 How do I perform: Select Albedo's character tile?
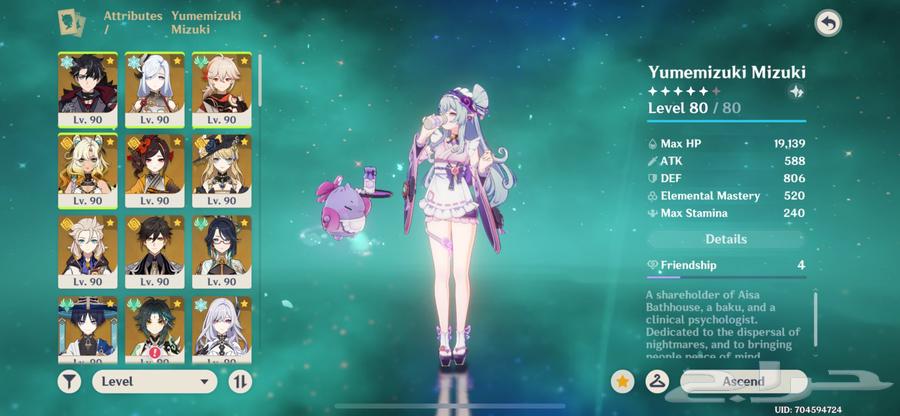(x=88, y=252)
